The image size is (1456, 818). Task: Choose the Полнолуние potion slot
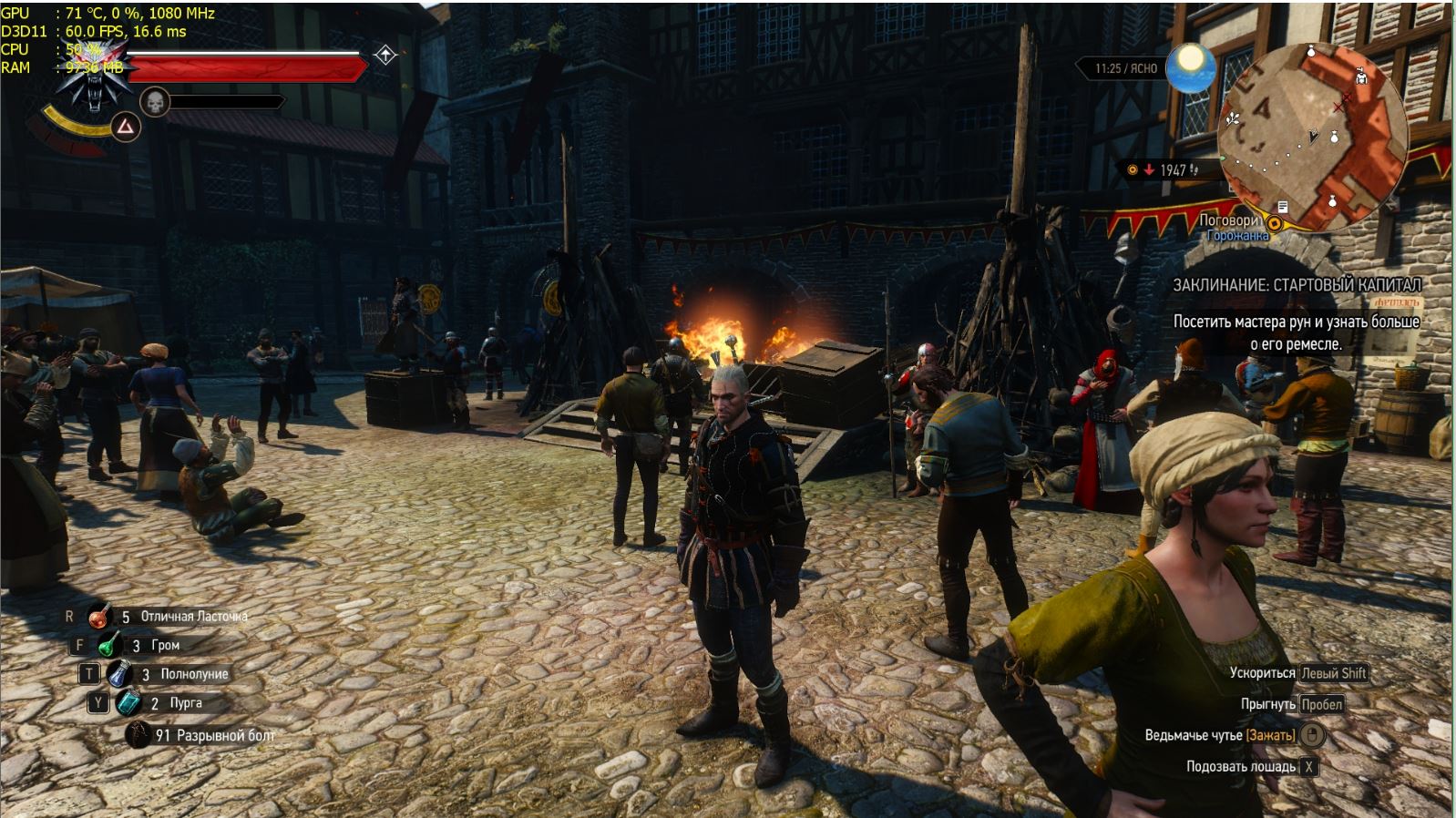[x=119, y=674]
